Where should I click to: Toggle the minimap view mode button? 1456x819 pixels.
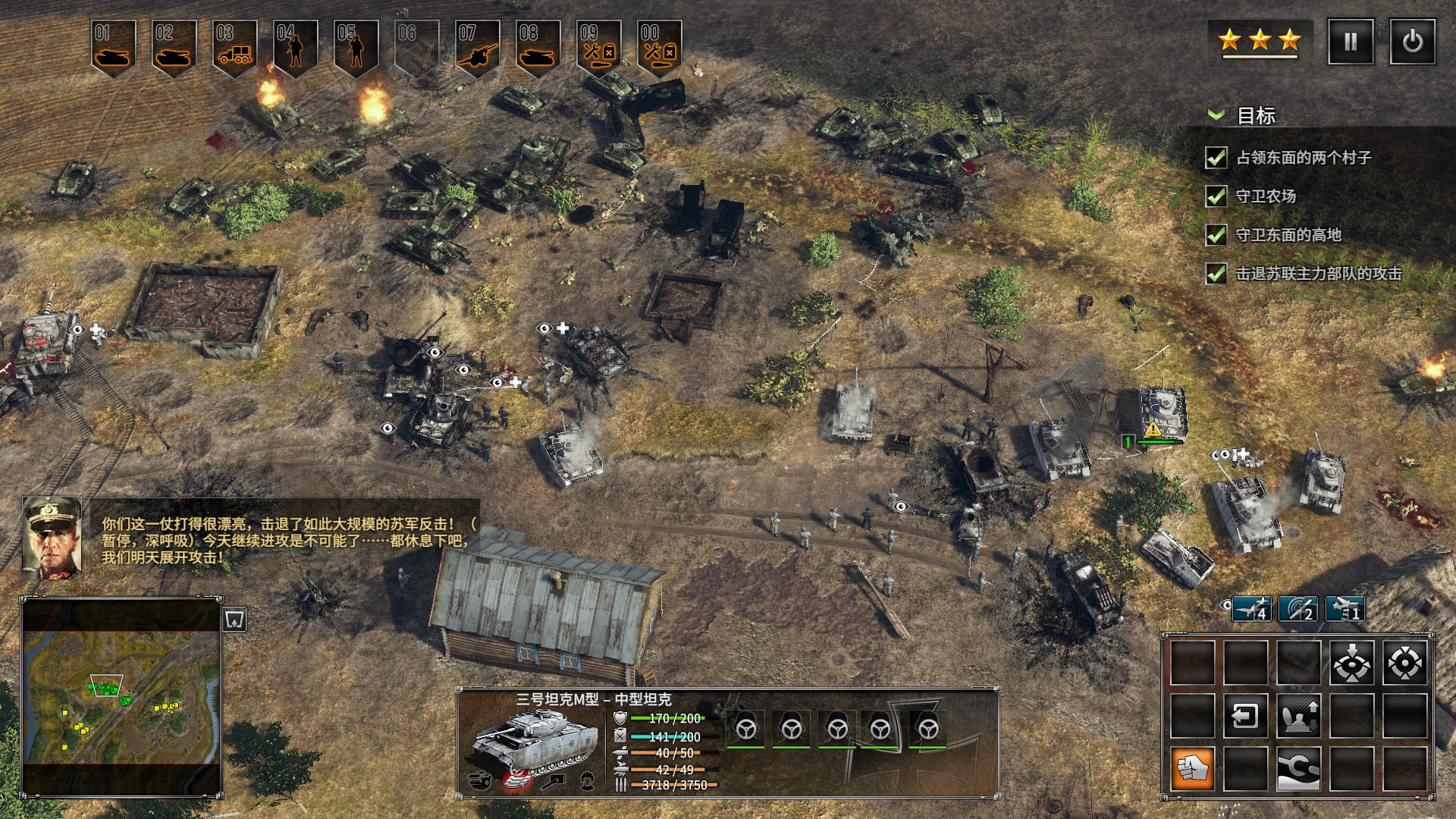click(x=235, y=620)
